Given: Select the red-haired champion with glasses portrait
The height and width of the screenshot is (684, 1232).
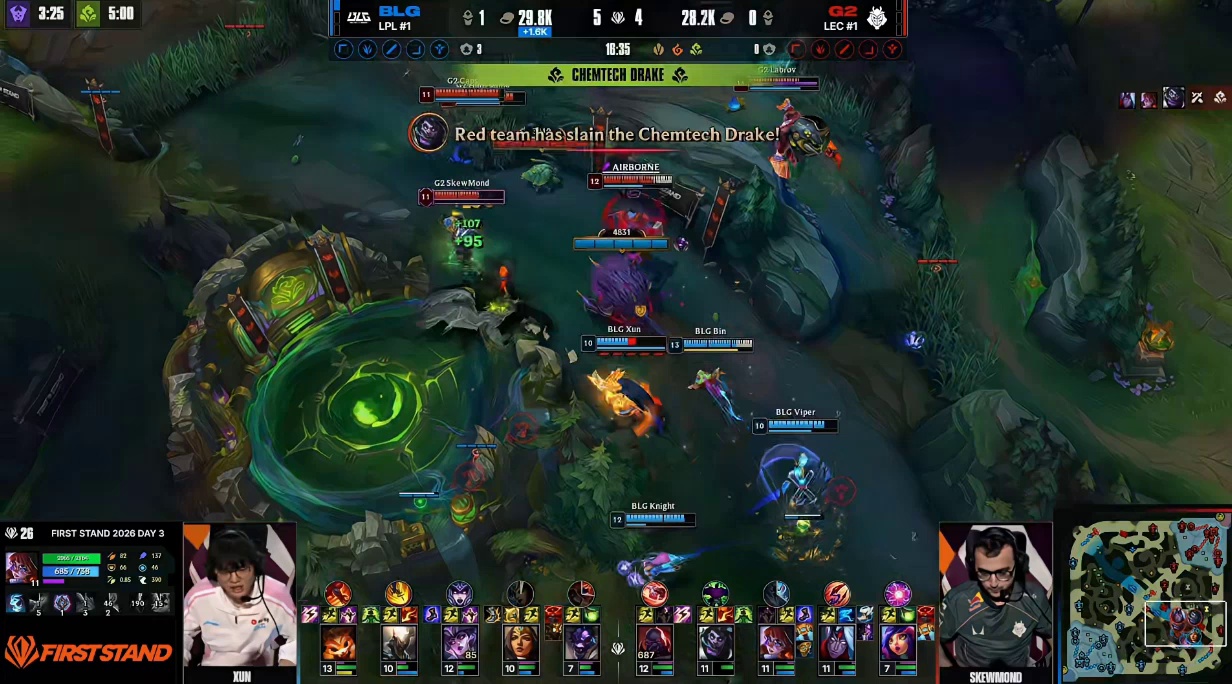Looking at the screenshot, I should click(x=775, y=642).
